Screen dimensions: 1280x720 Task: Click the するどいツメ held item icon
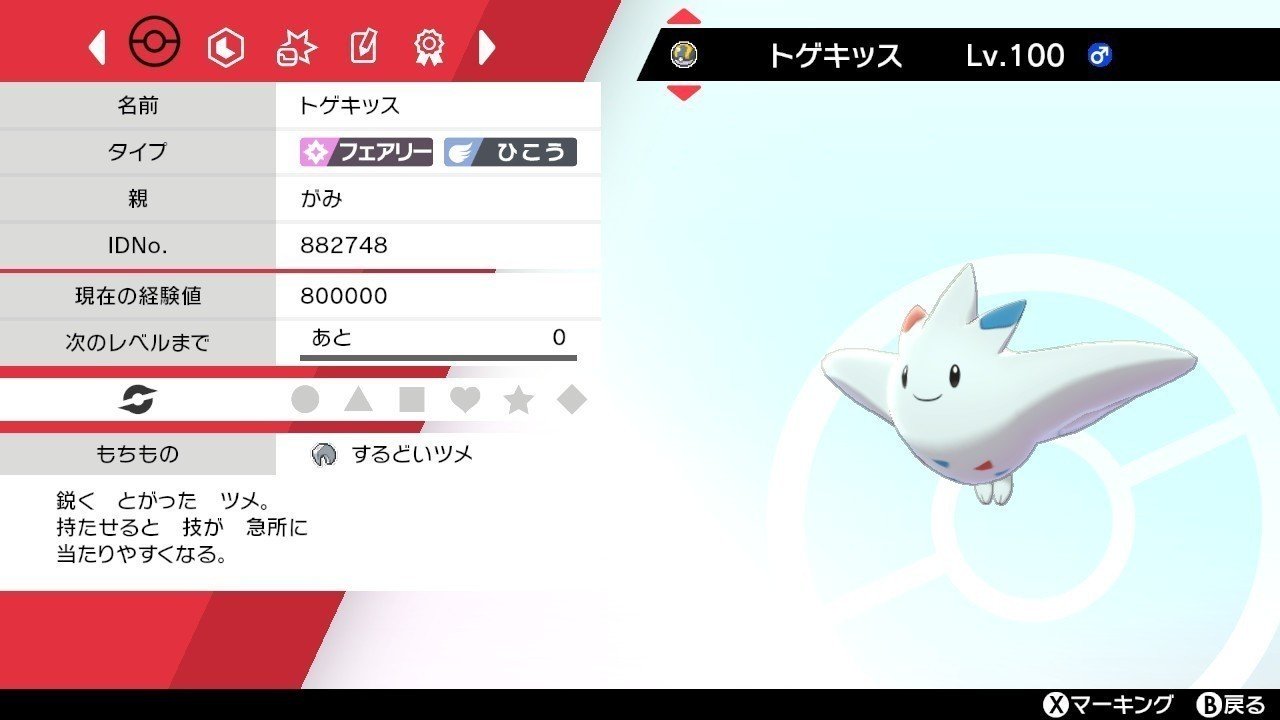(x=323, y=453)
